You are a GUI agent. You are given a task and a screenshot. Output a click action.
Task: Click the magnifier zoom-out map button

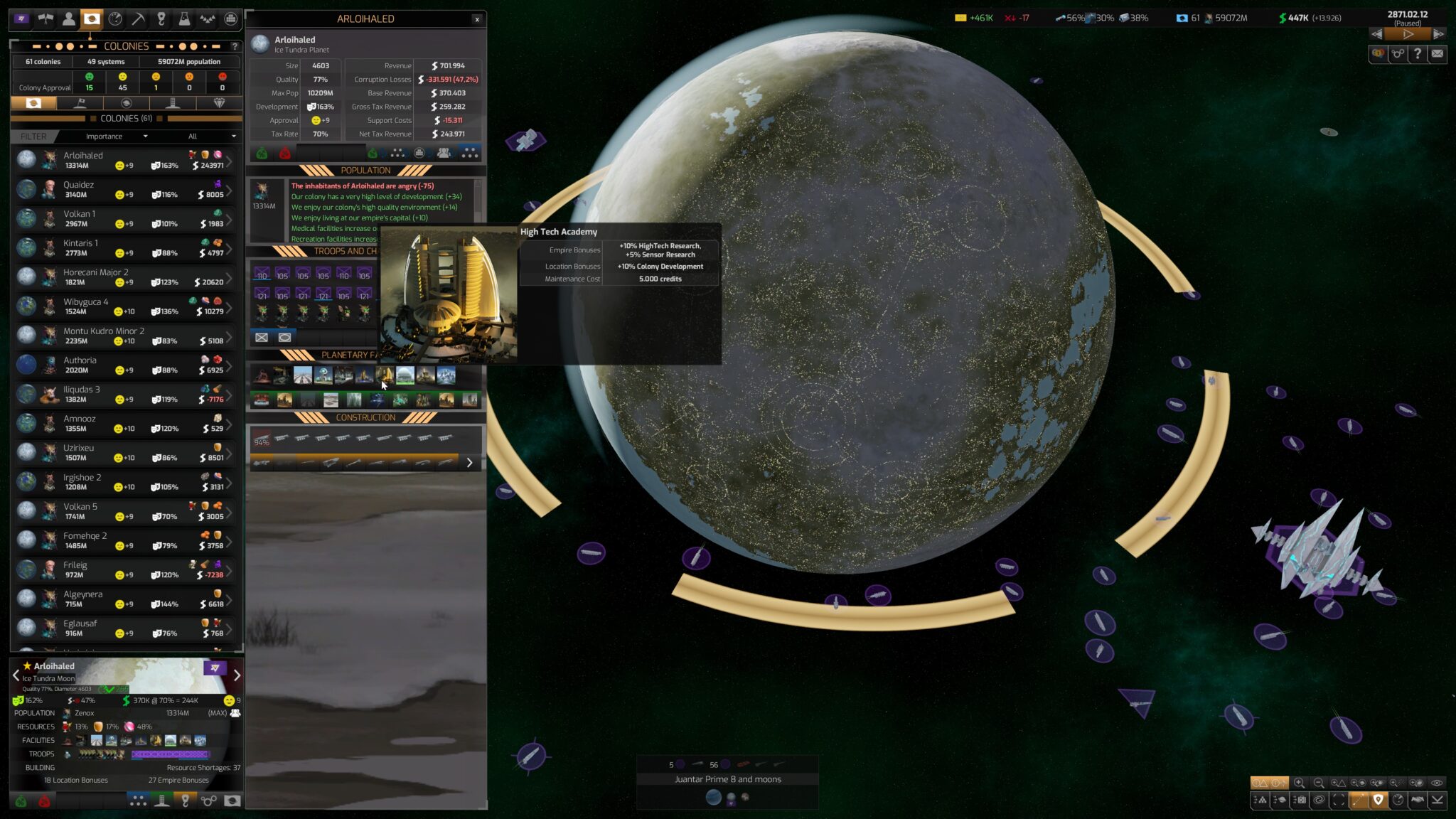[x=1319, y=783]
